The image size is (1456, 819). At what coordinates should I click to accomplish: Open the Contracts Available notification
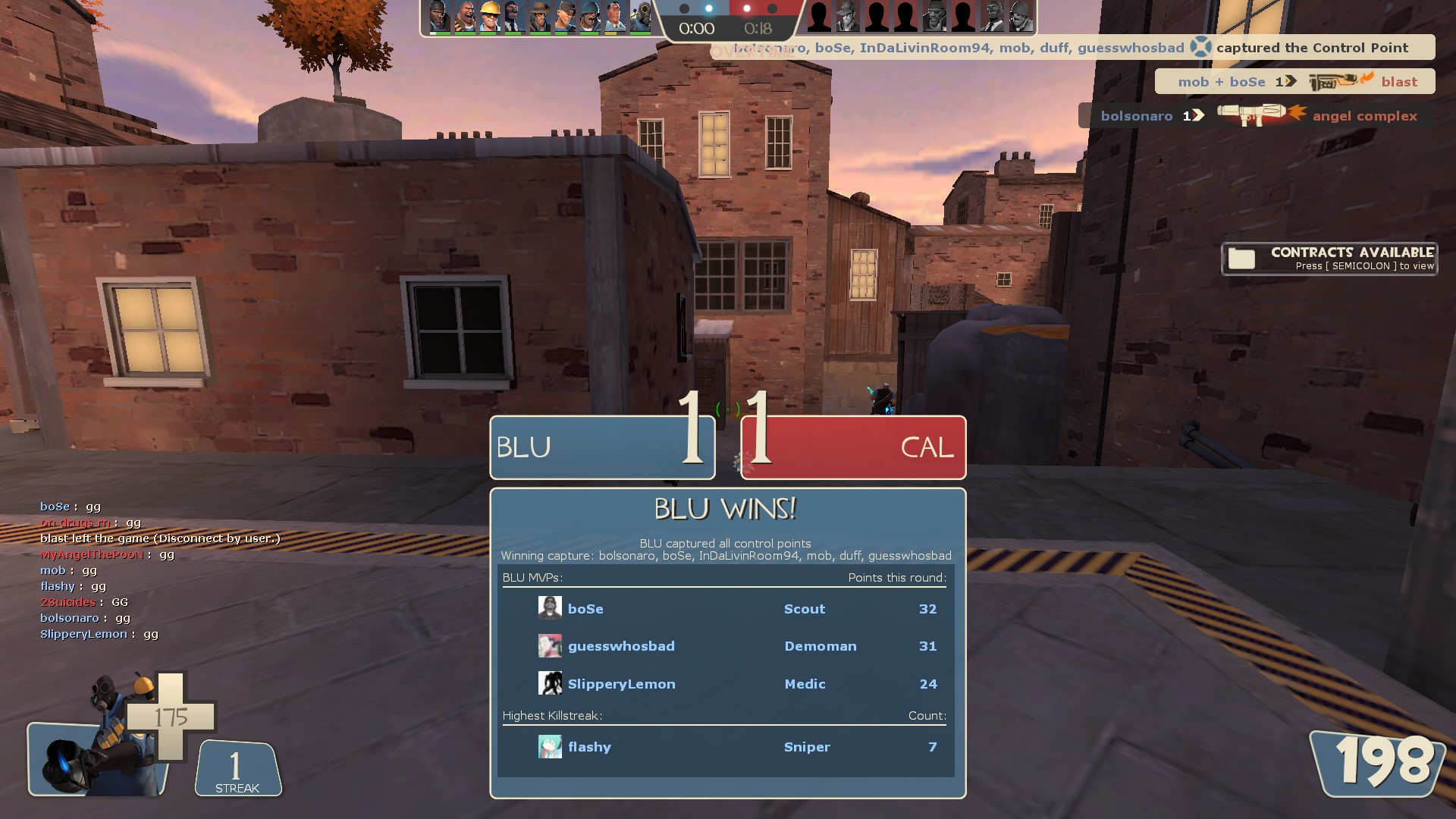(x=1329, y=259)
